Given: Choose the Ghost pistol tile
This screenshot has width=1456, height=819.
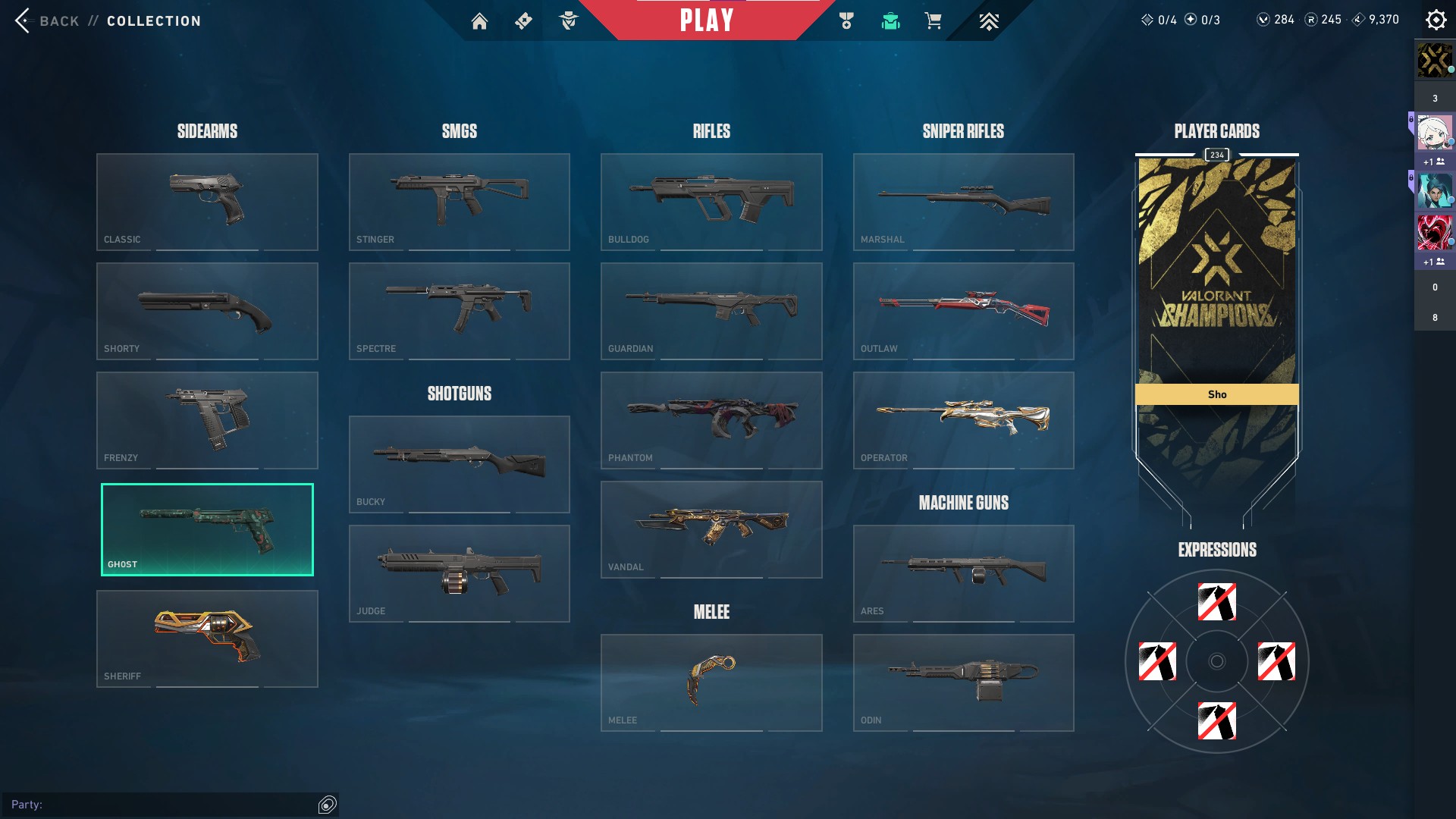Looking at the screenshot, I should (x=207, y=529).
